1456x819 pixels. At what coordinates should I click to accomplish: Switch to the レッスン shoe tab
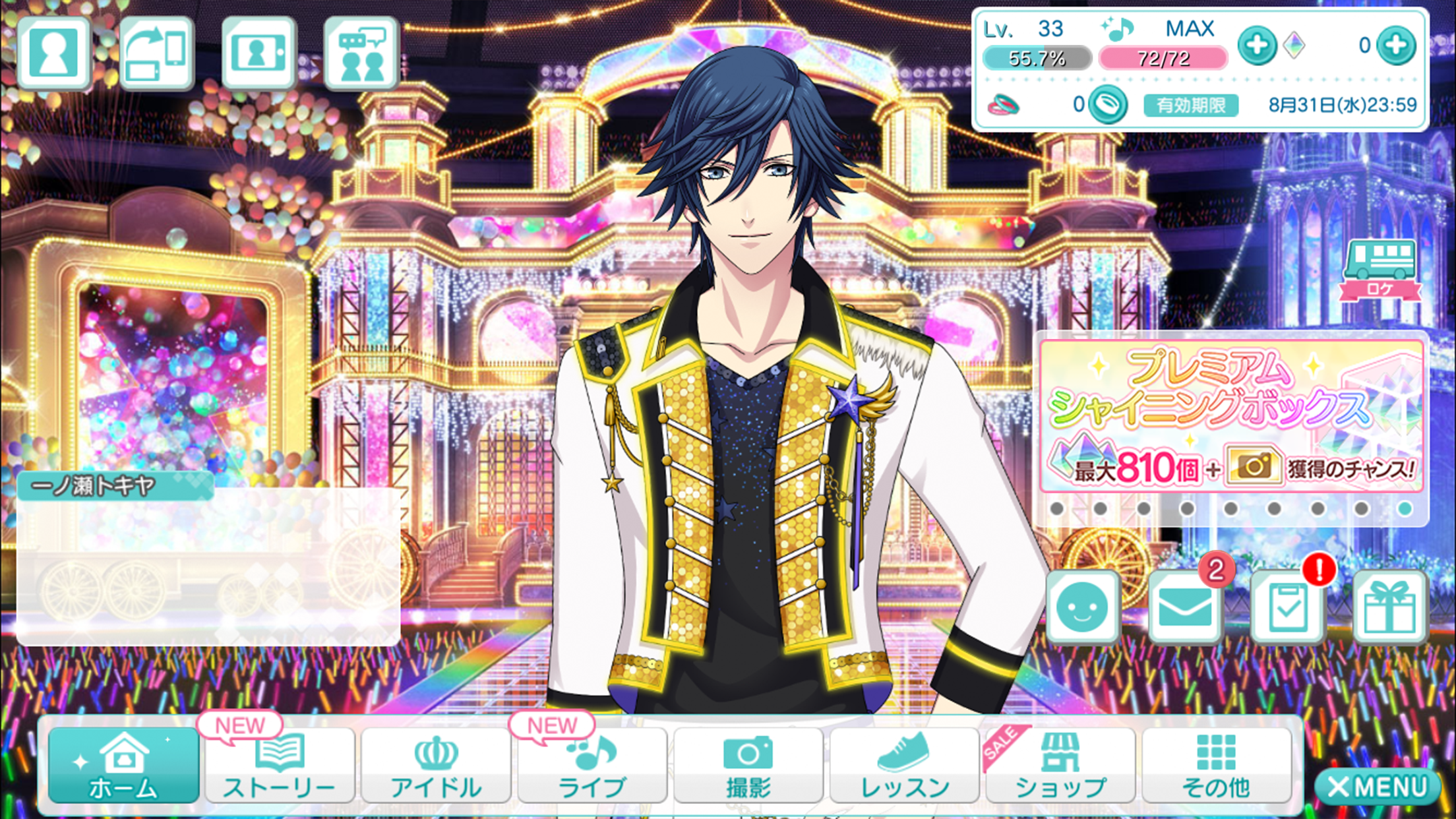[904, 766]
